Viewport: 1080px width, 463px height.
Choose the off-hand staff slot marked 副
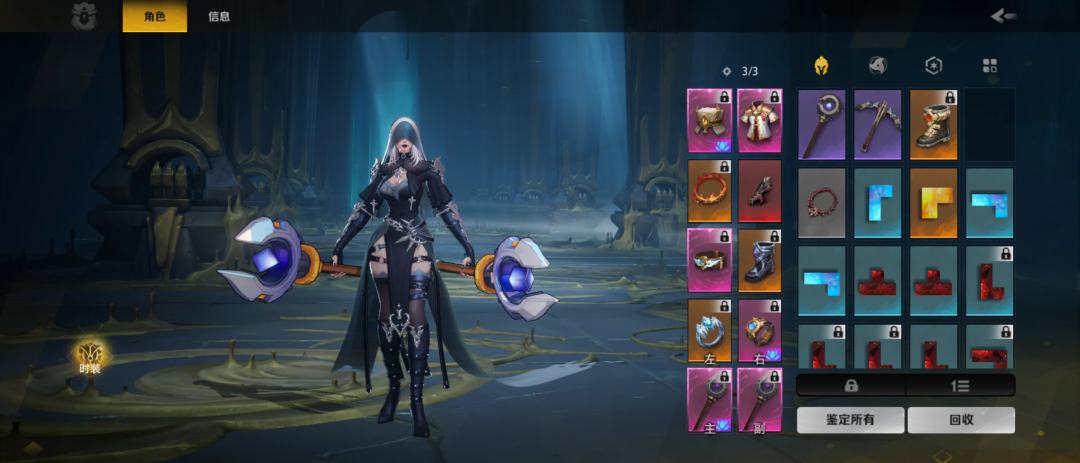760,399
